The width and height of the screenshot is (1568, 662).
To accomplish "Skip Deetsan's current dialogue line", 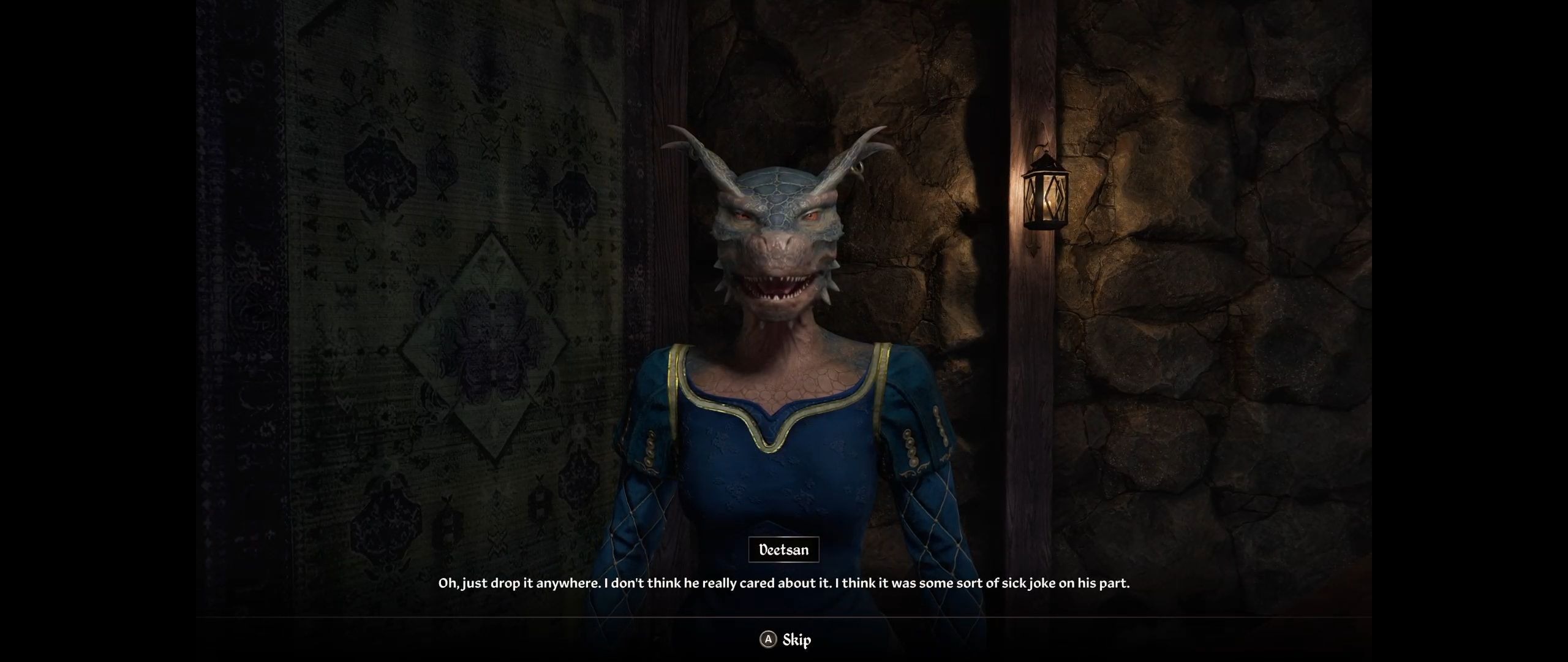I will click(786, 640).
